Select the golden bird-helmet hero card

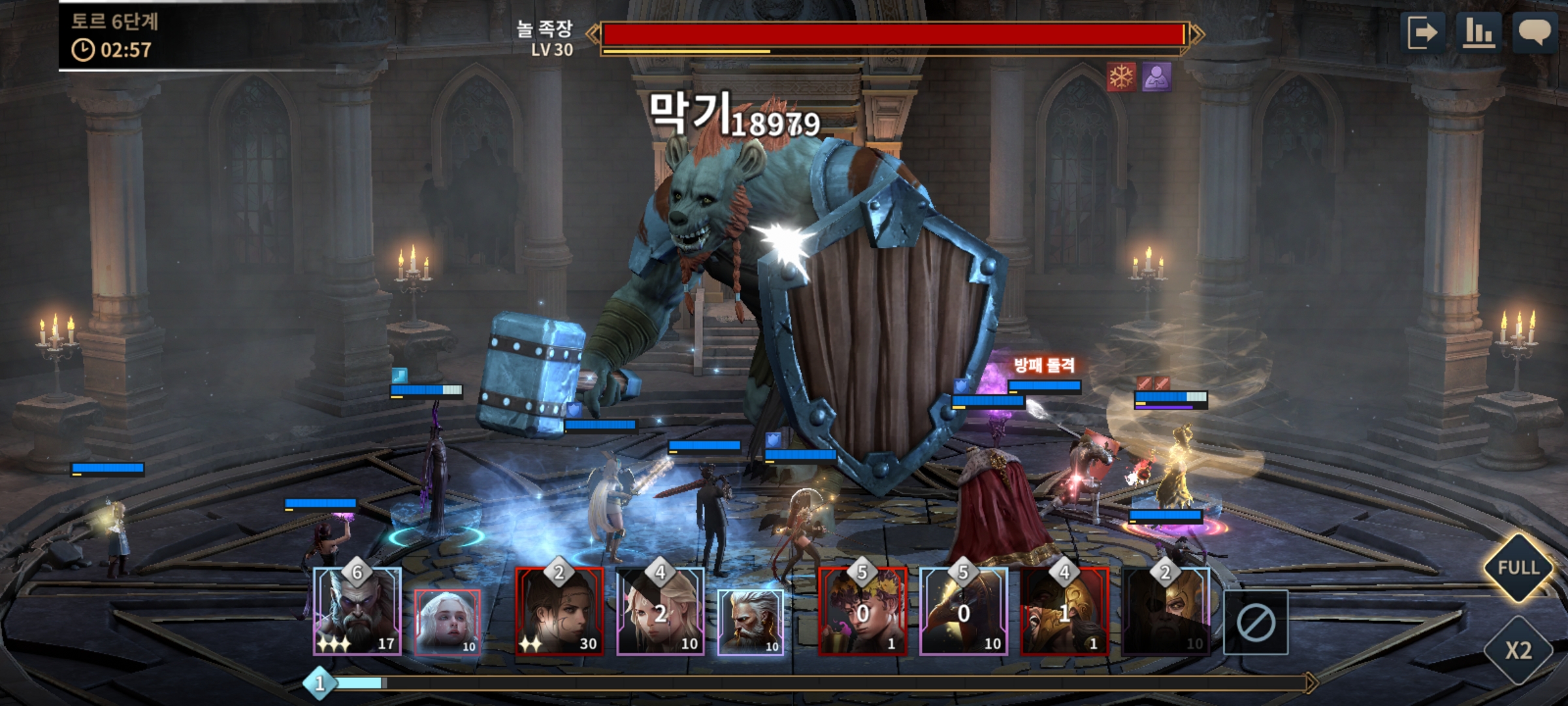964,613
